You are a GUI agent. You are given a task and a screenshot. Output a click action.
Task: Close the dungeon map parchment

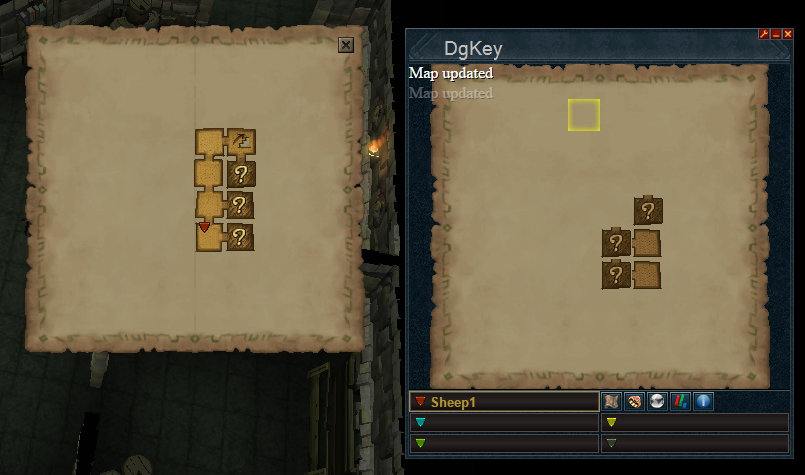coord(346,45)
